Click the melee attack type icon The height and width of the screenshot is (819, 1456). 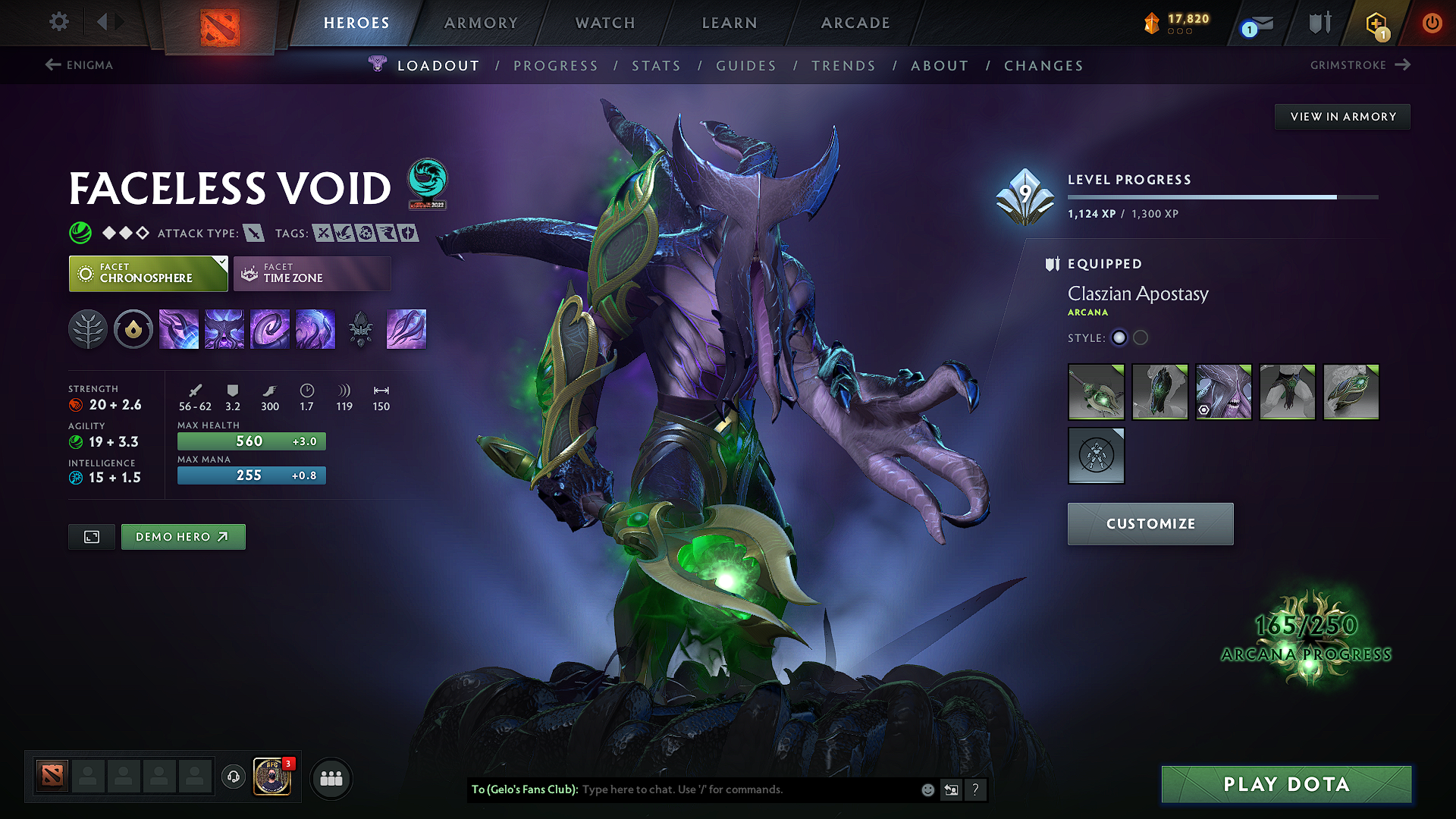253,233
